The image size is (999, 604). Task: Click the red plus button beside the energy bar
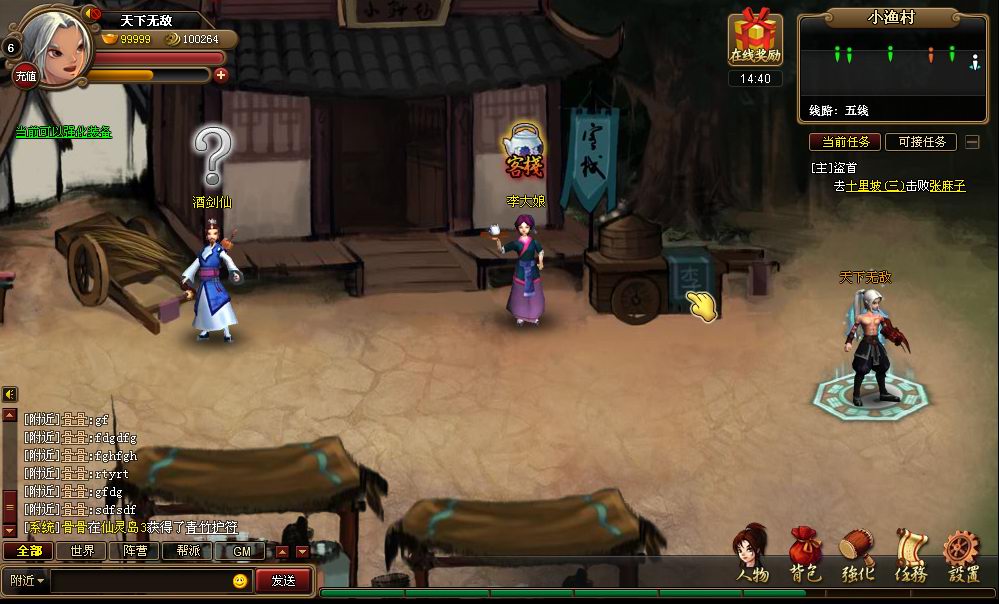221,74
